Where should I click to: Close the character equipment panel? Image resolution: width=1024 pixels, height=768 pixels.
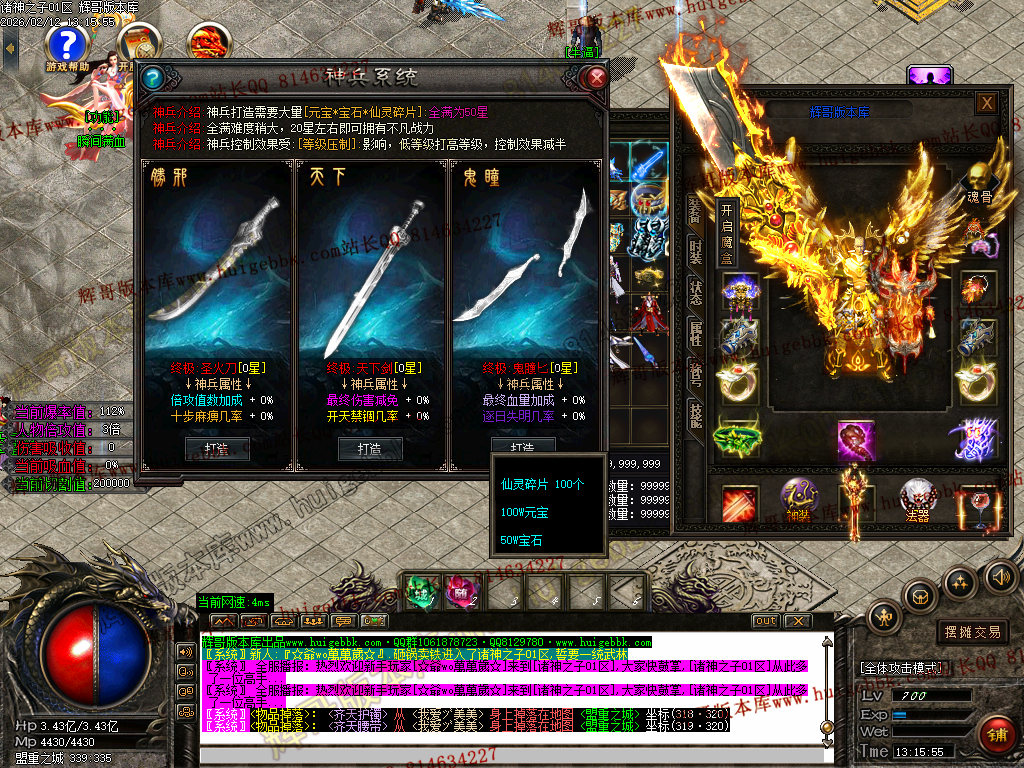click(986, 102)
